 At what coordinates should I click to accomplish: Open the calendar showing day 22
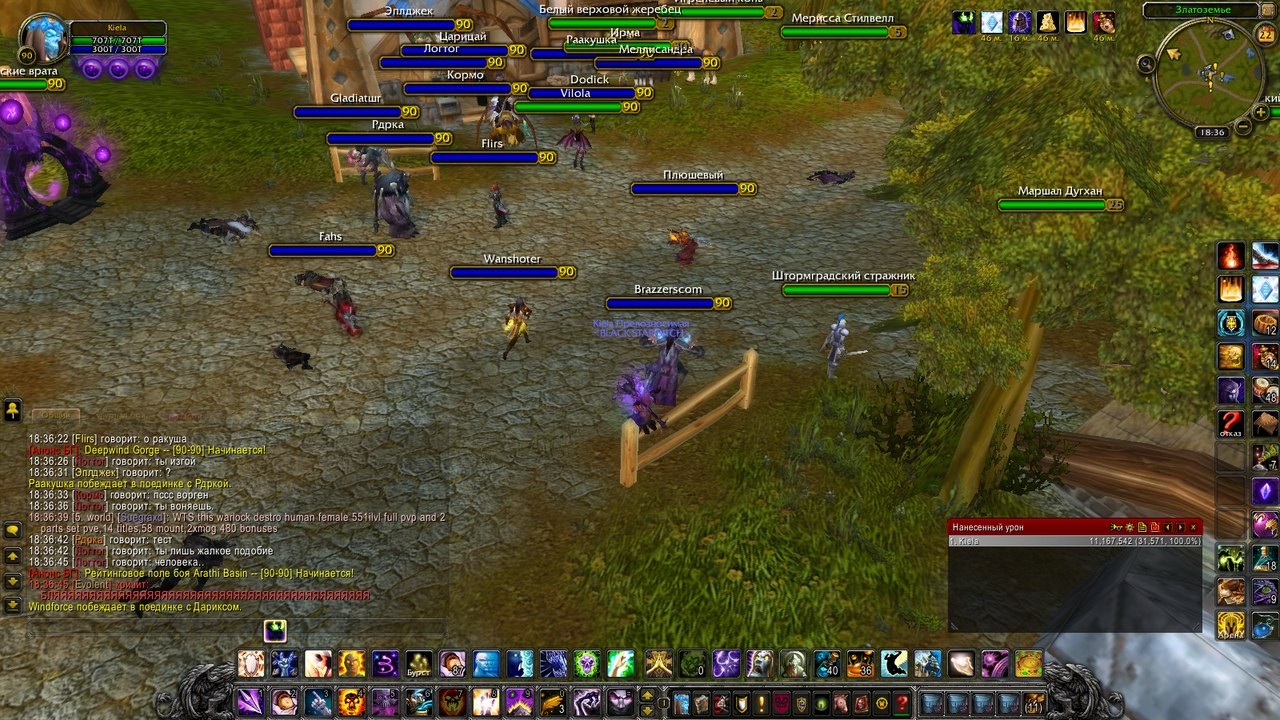point(1265,34)
